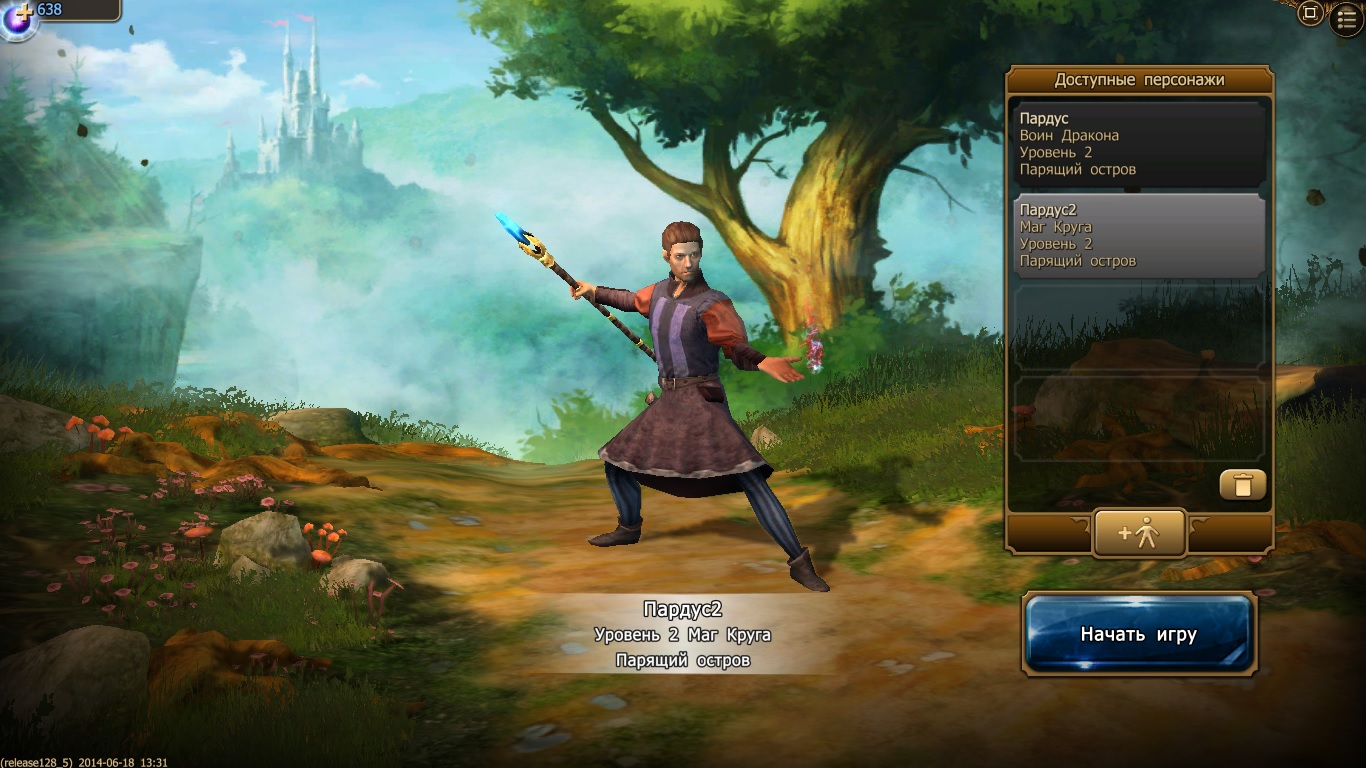Image resolution: width=1366 pixels, height=768 pixels.
Task: Select the Пардус Воин Дракона character
Action: point(1138,144)
